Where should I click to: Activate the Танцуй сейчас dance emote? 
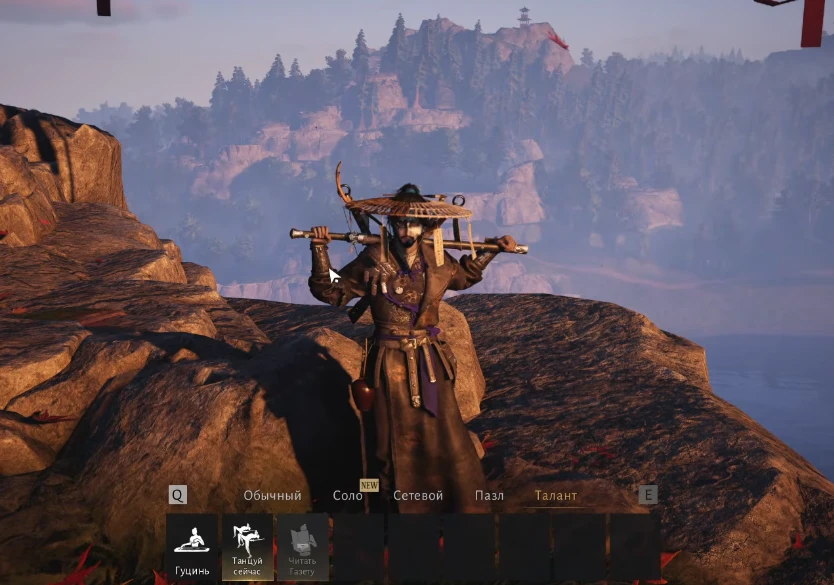pos(247,547)
